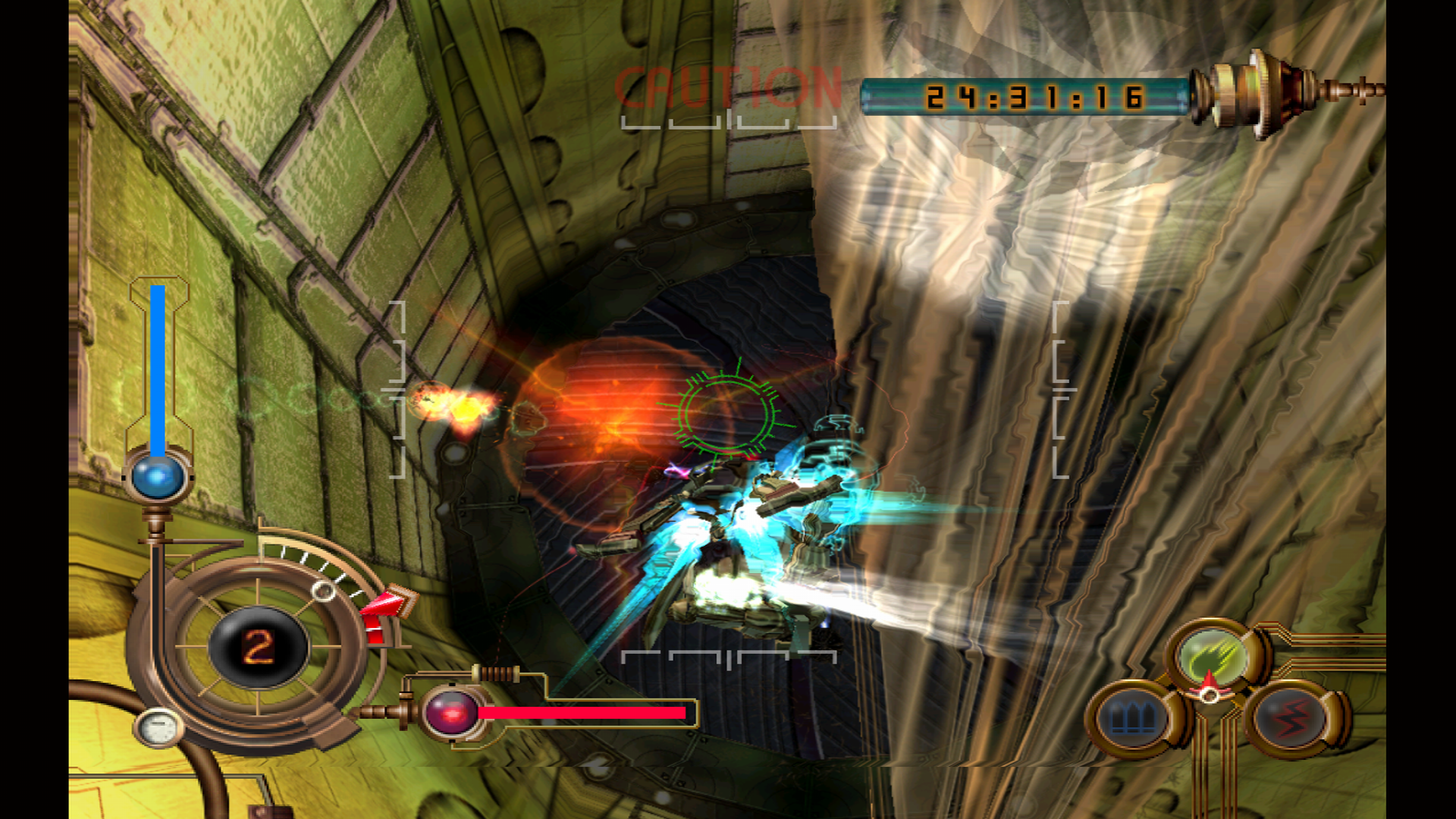Switch to the blue bullets weapon icon
The width and height of the screenshot is (1456, 819).
pos(1133,717)
